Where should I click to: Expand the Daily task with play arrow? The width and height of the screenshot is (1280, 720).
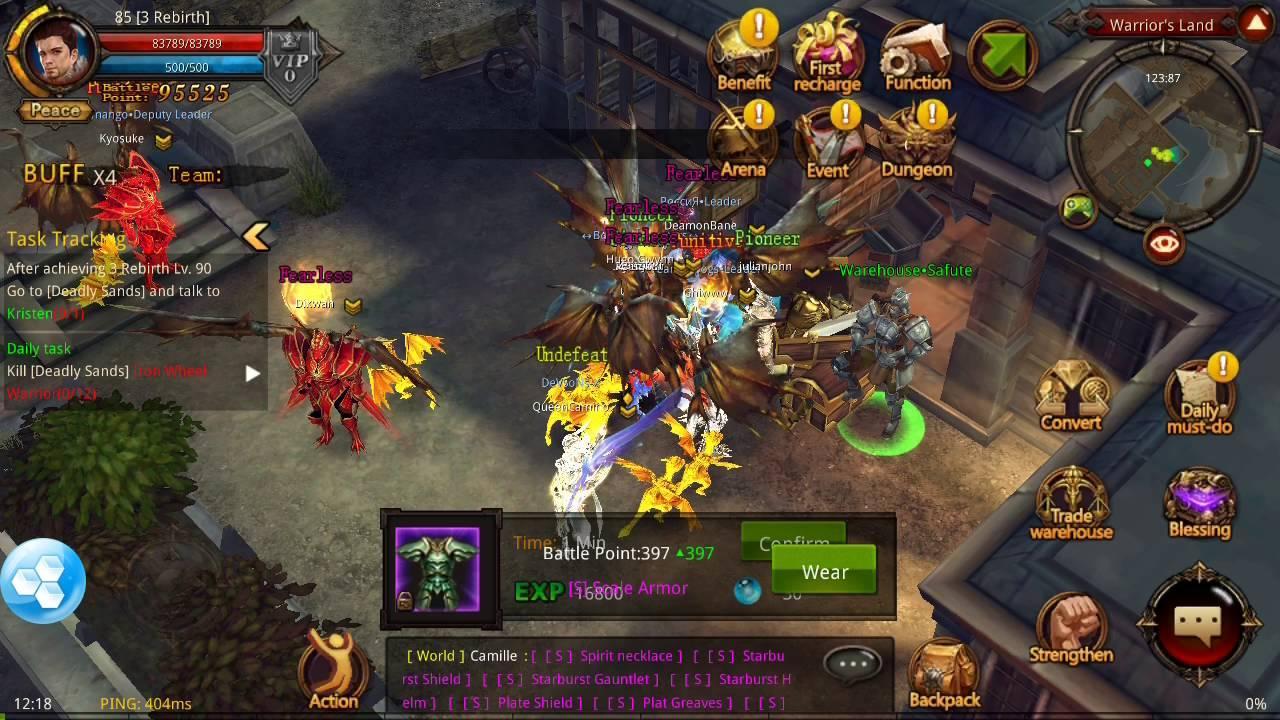(251, 373)
